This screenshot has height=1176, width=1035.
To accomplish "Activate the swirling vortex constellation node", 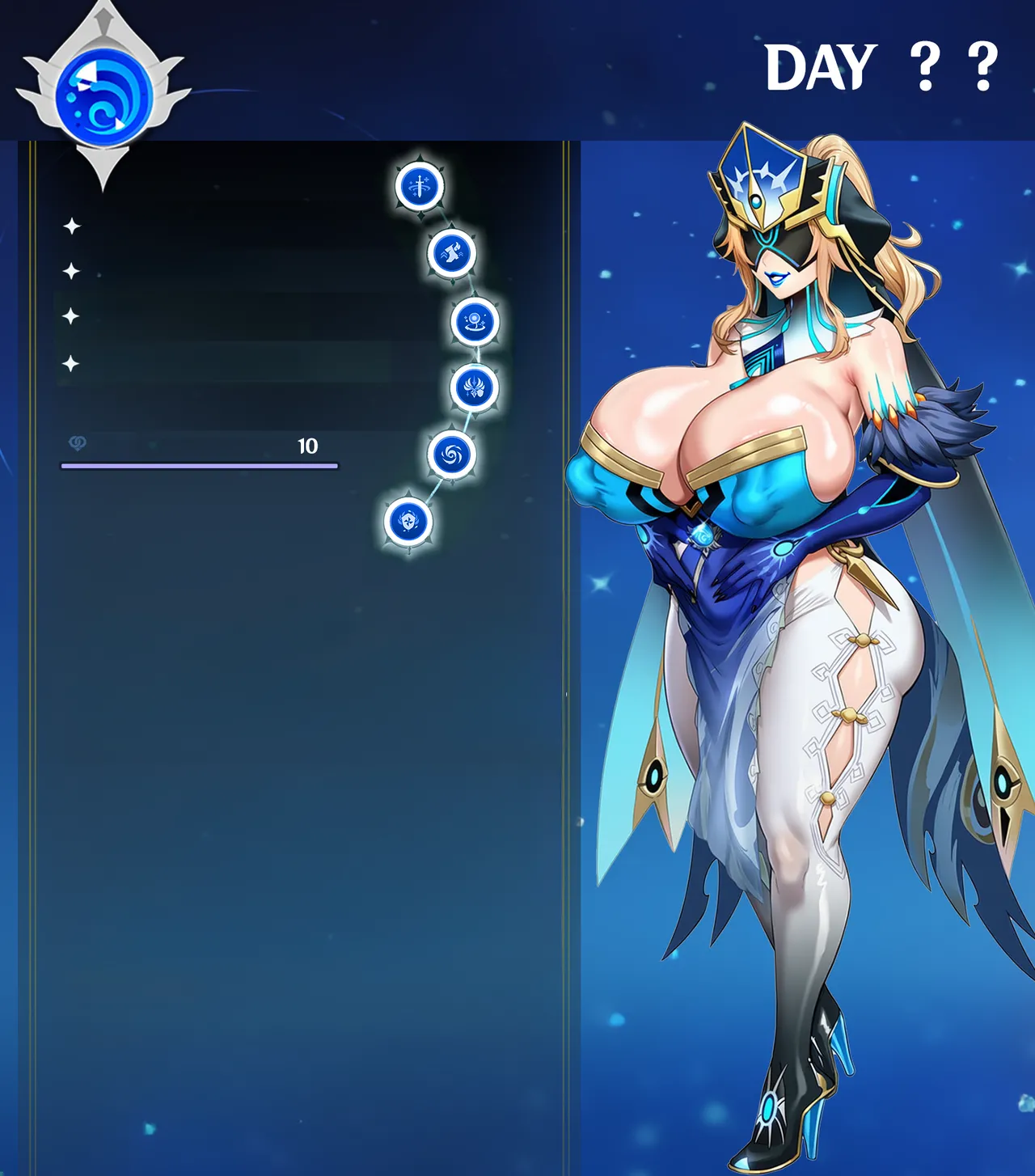I will (451, 455).
